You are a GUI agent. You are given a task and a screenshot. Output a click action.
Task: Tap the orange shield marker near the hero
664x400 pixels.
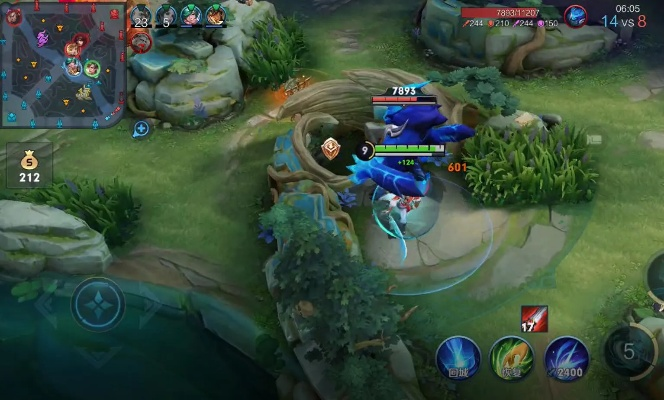(331, 150)
